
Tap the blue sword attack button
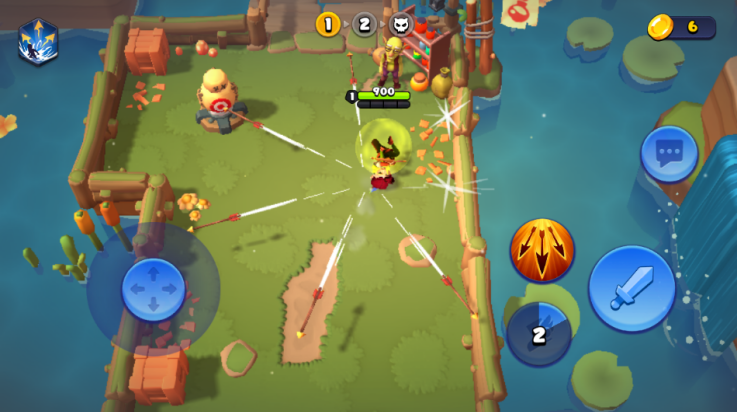[631, 288]
